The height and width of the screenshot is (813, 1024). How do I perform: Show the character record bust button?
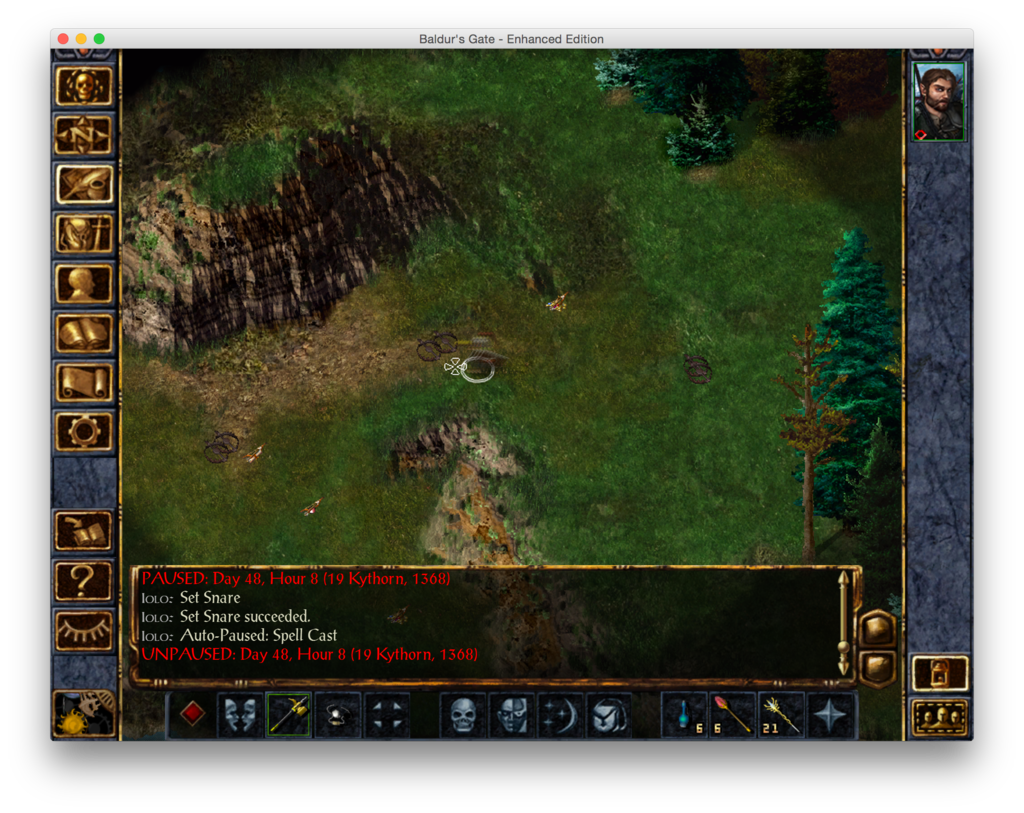point(84,283)
